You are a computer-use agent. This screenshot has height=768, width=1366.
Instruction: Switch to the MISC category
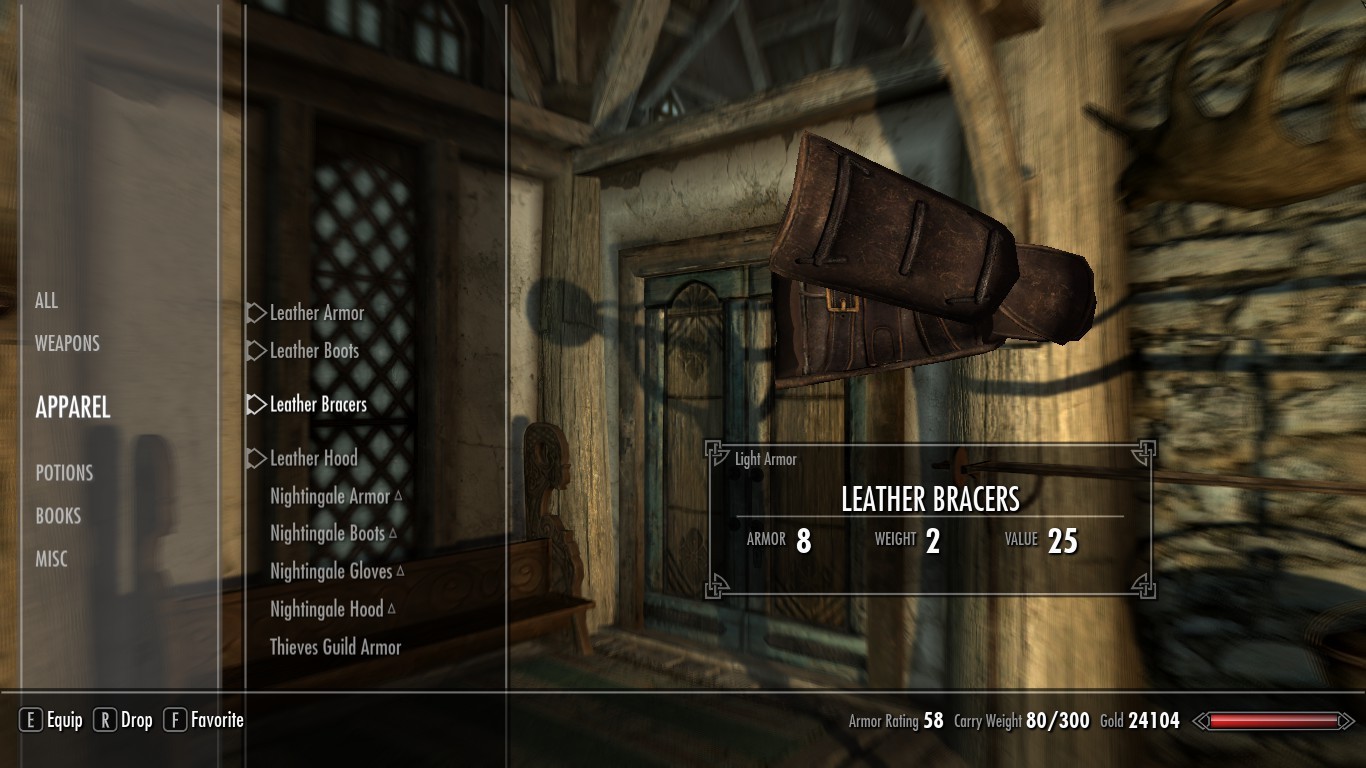coord(52,560)
